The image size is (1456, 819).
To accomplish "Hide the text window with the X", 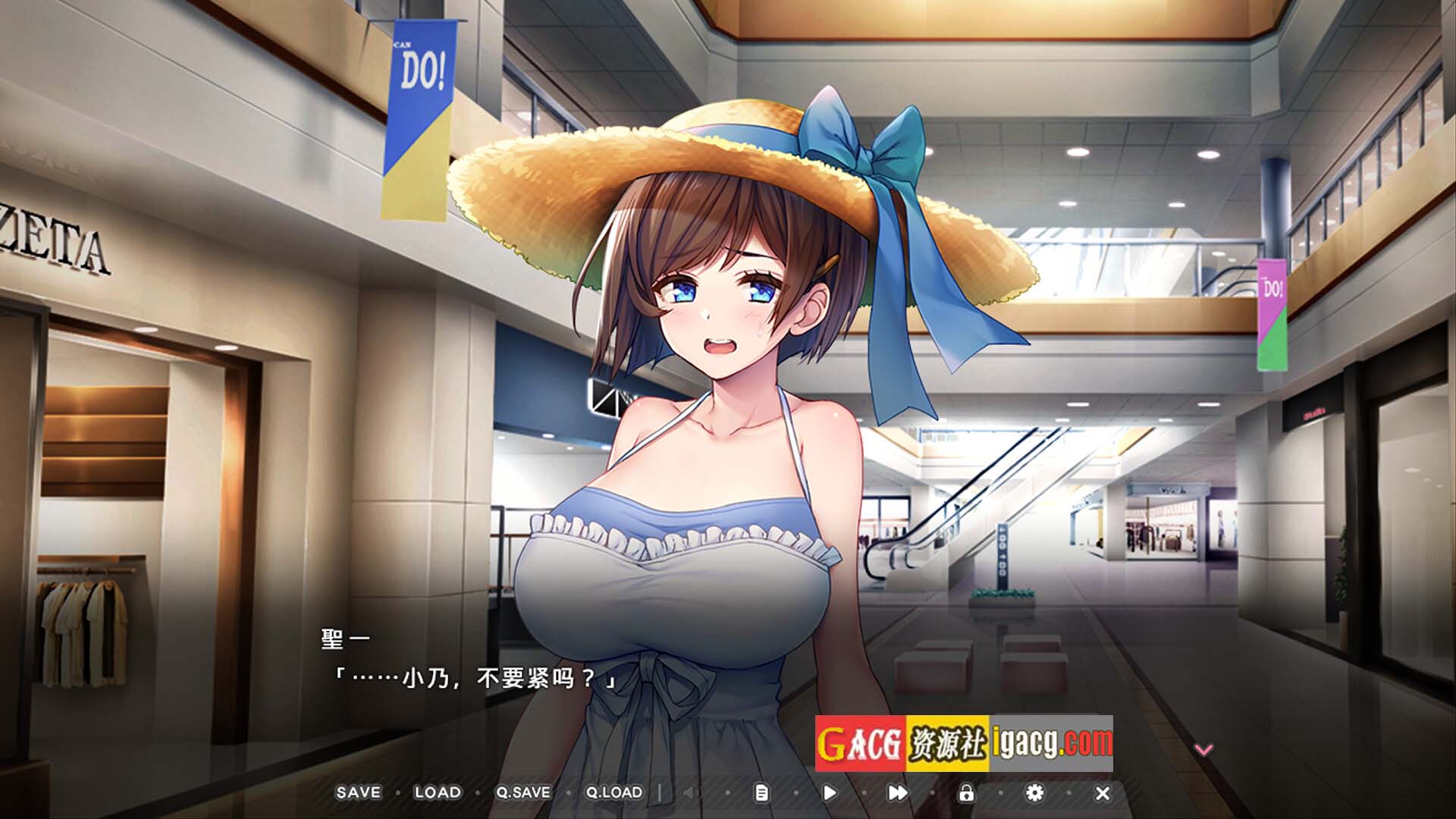I will (1103, 793).
